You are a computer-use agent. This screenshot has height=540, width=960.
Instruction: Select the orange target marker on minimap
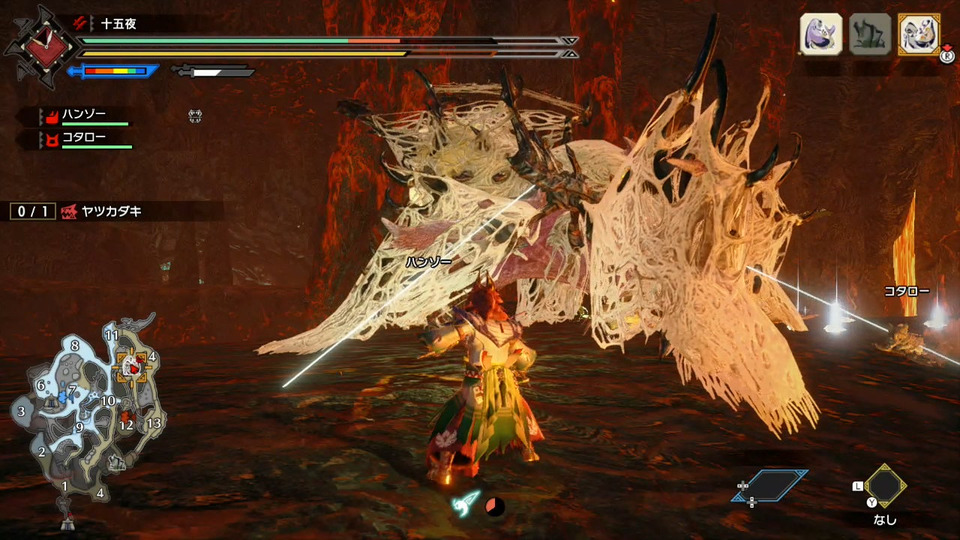pyautogui.click(x=131, y=369)
